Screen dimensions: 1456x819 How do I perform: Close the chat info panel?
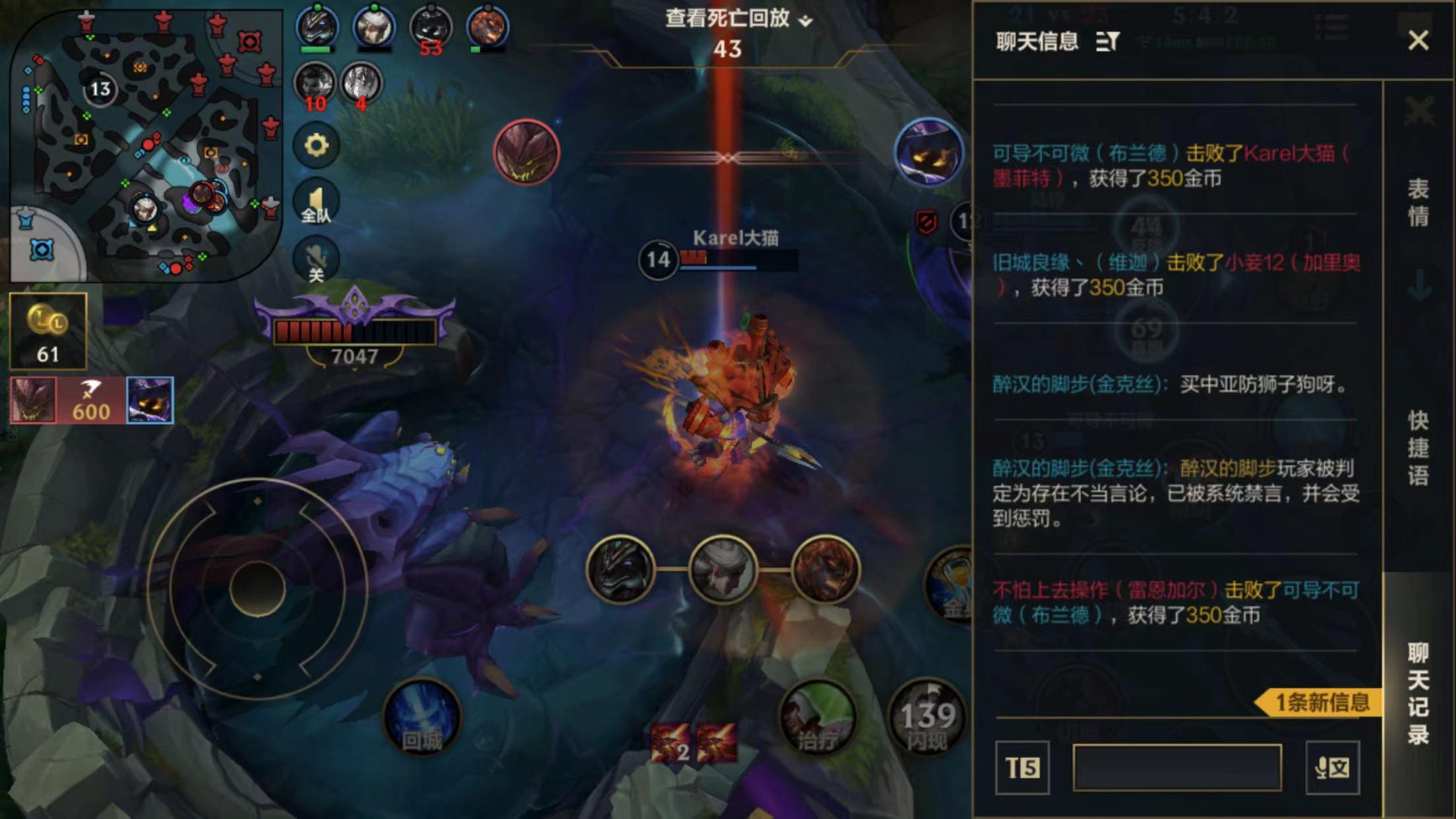[x=1418, y=41]
